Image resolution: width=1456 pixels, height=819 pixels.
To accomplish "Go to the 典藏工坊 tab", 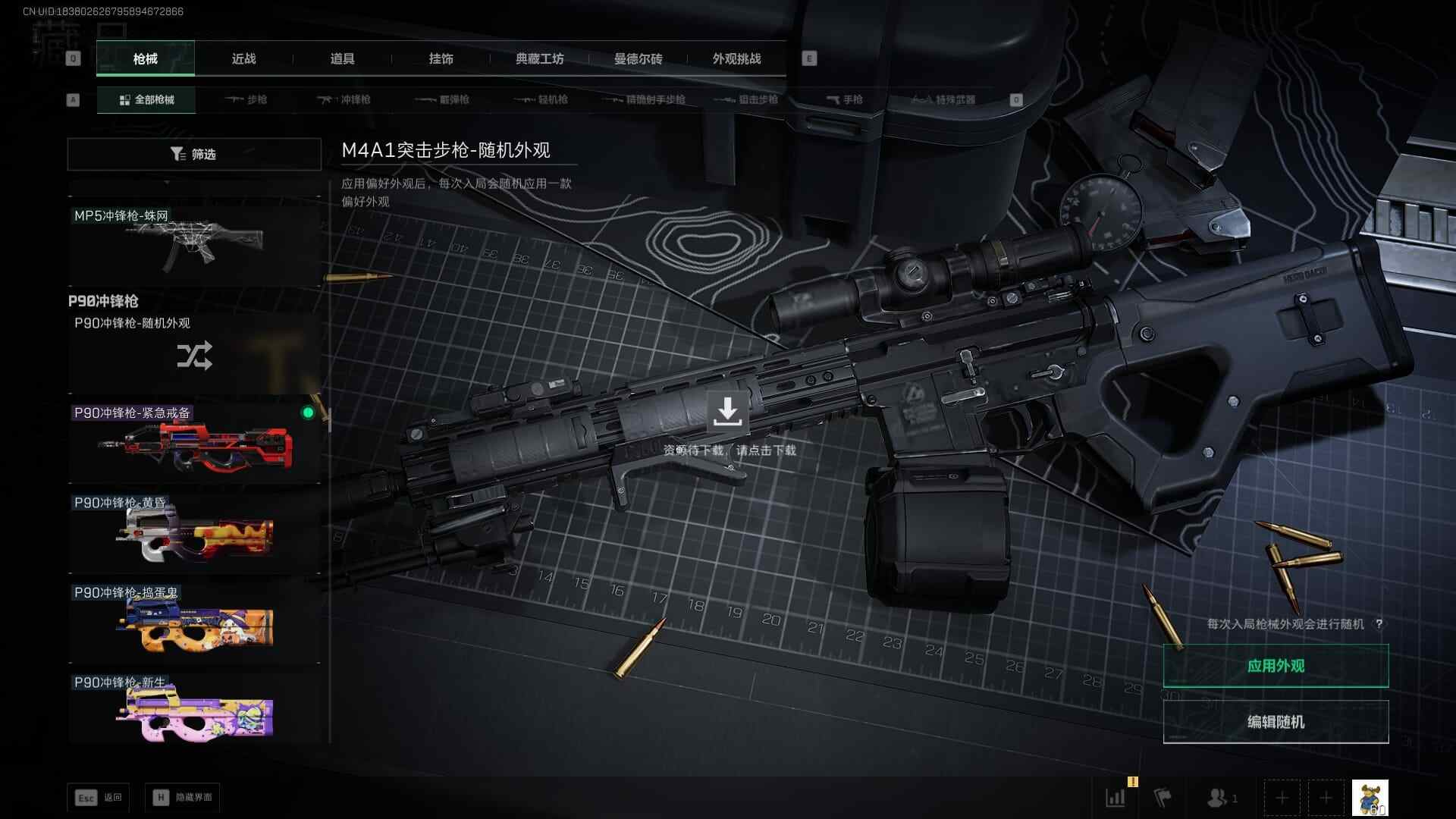I will click(539, 59).
